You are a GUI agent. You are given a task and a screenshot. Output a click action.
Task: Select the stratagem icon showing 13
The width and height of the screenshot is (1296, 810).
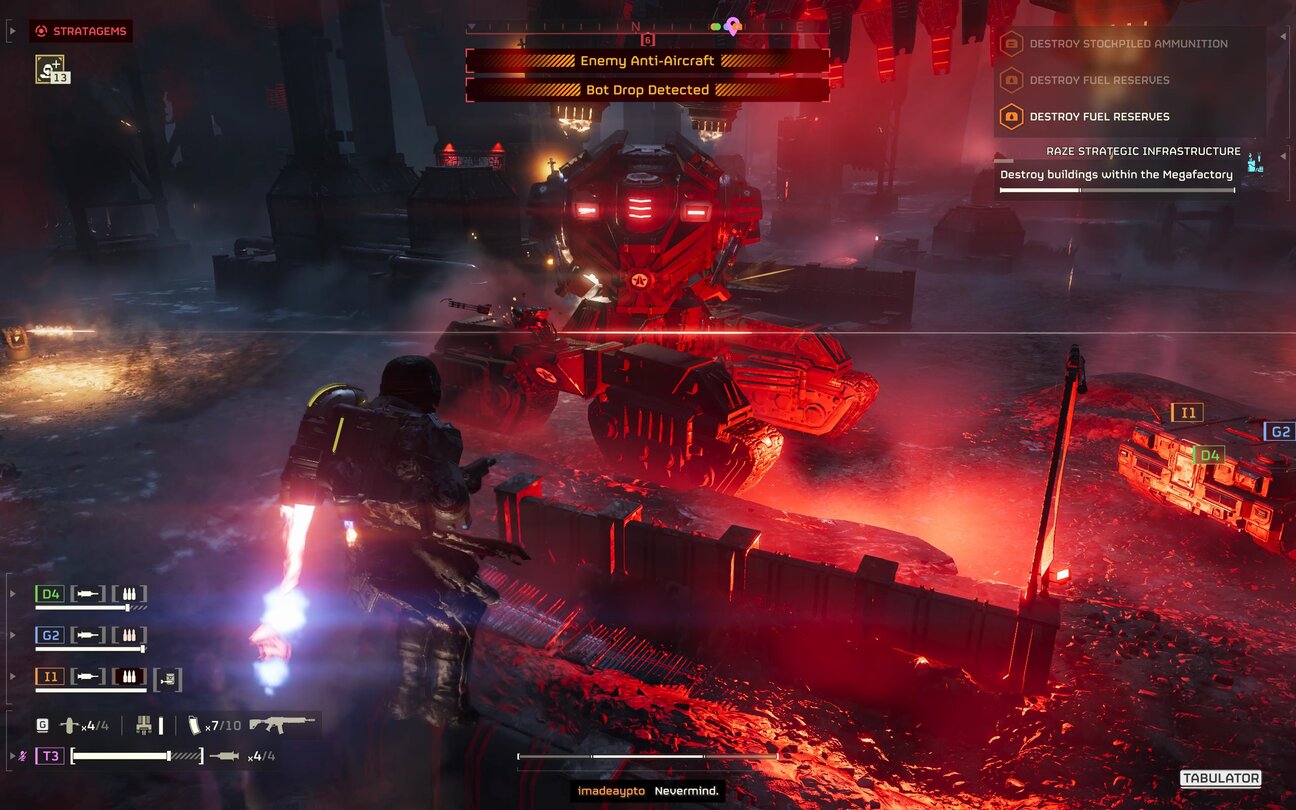51,69
